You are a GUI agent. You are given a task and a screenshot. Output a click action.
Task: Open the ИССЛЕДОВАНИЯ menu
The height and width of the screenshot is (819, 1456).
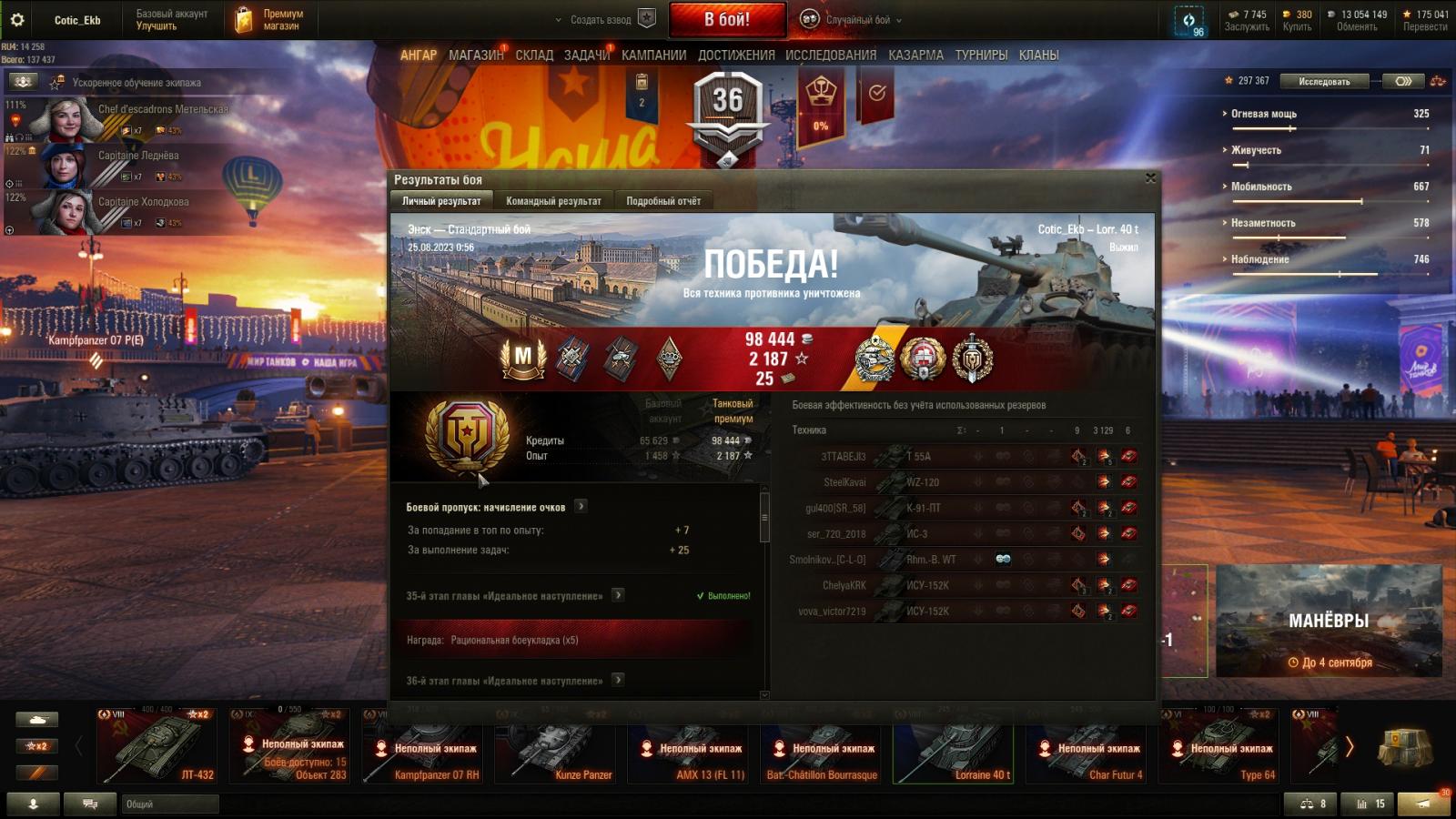click(831, 56)
